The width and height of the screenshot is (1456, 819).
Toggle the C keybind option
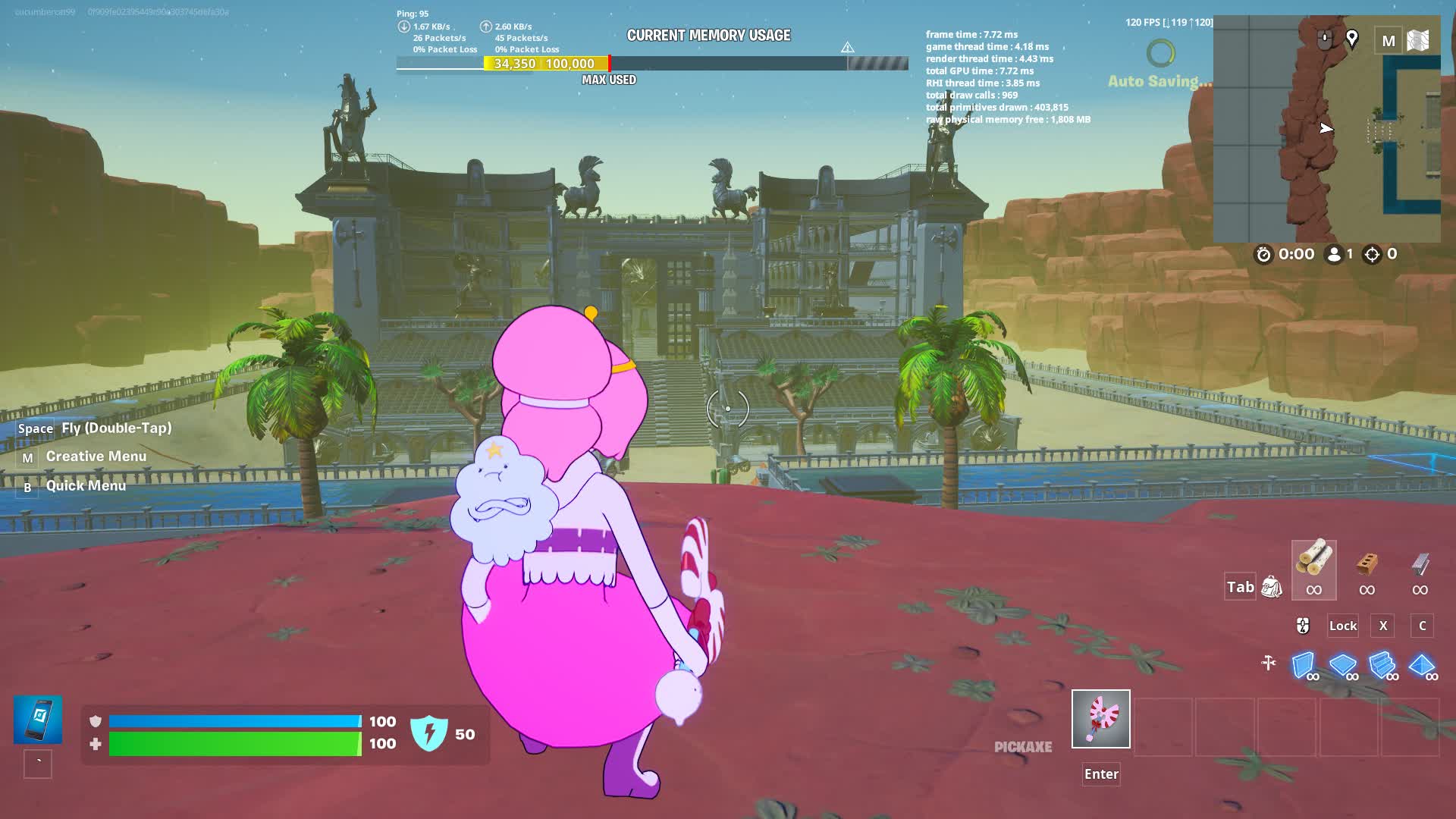point(1422,626)
